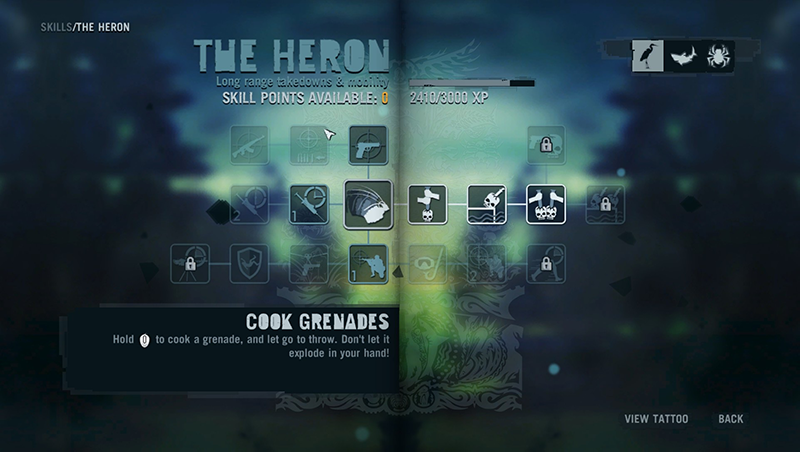Open the View Tattoo screen
The image size is (800, 452).
click(656, 419)
